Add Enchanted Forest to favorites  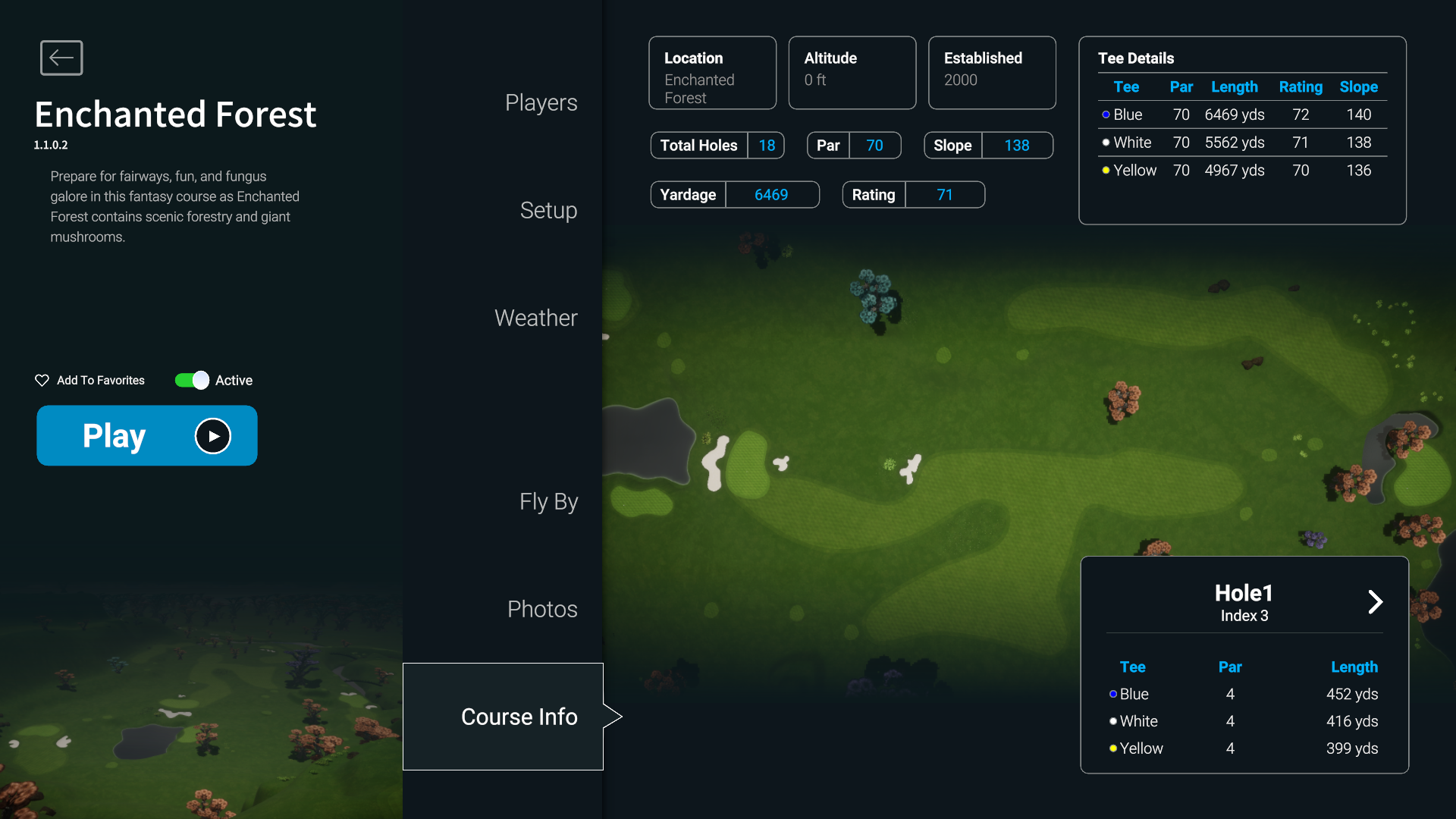tap(89, 380)
